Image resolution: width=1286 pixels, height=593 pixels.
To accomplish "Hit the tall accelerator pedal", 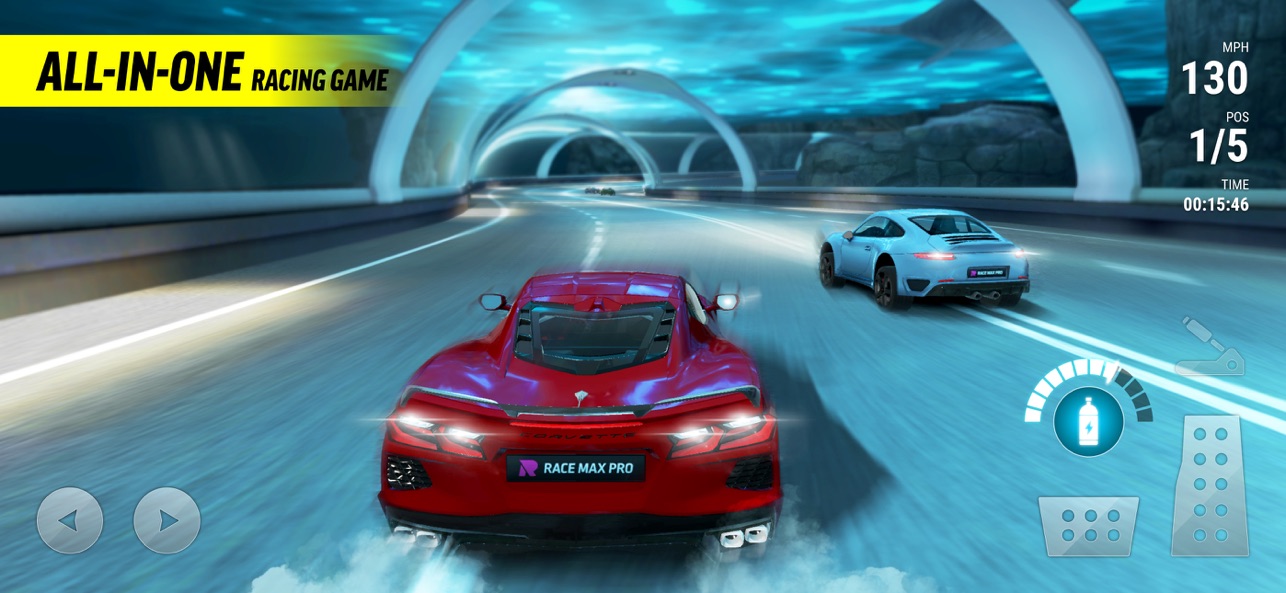I will coord(1211,485).
